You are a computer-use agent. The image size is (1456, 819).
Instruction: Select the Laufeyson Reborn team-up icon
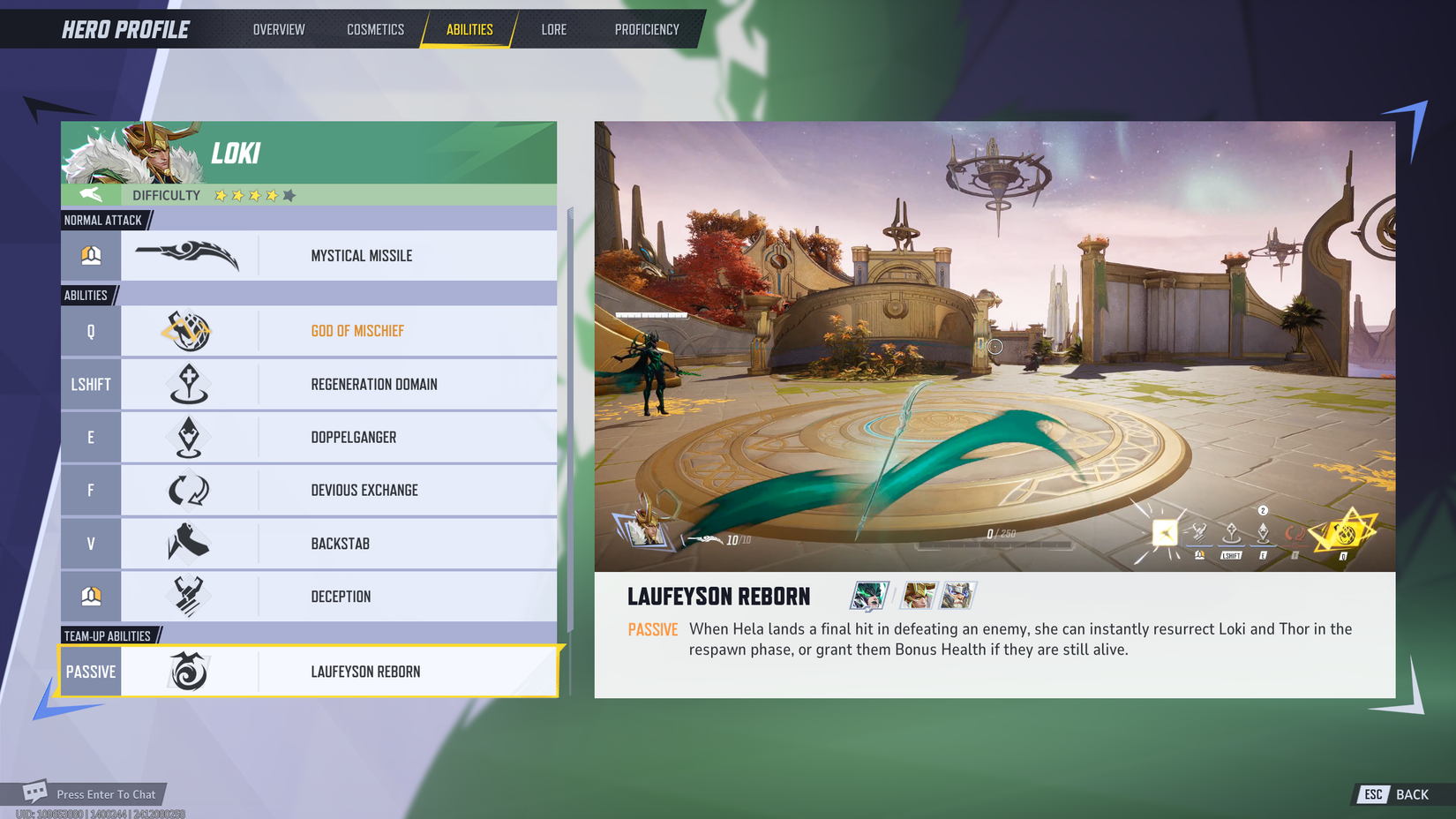pos(187,671)
